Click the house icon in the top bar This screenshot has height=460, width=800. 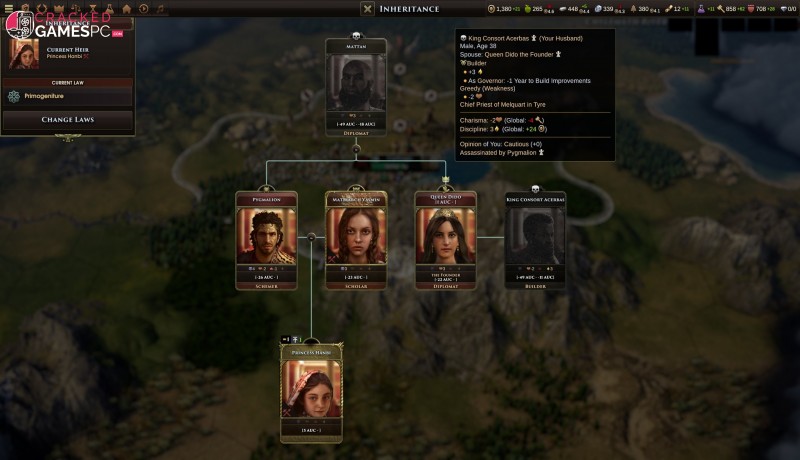click(127, 8)
